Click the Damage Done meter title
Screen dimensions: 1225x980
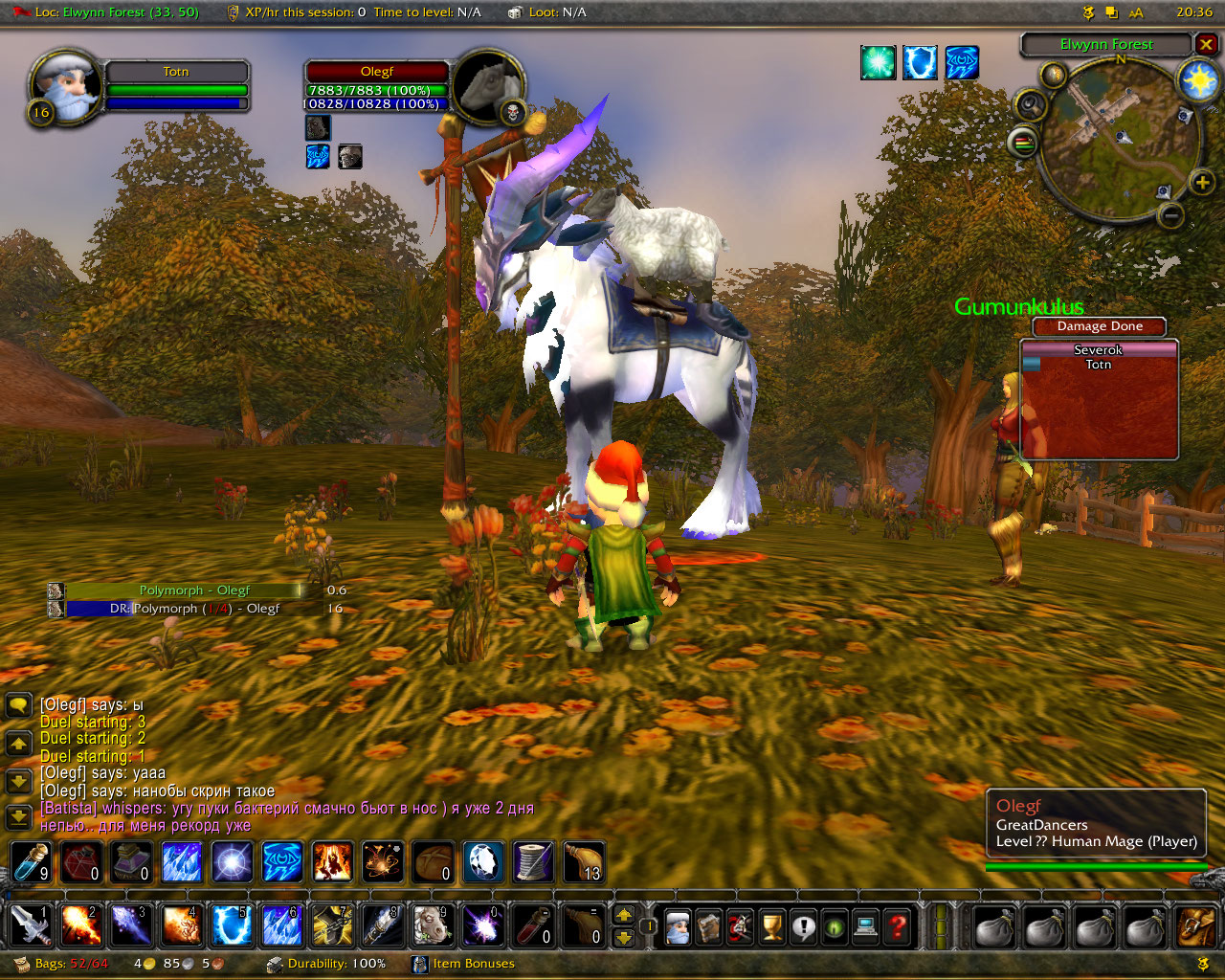[1100, 326]
